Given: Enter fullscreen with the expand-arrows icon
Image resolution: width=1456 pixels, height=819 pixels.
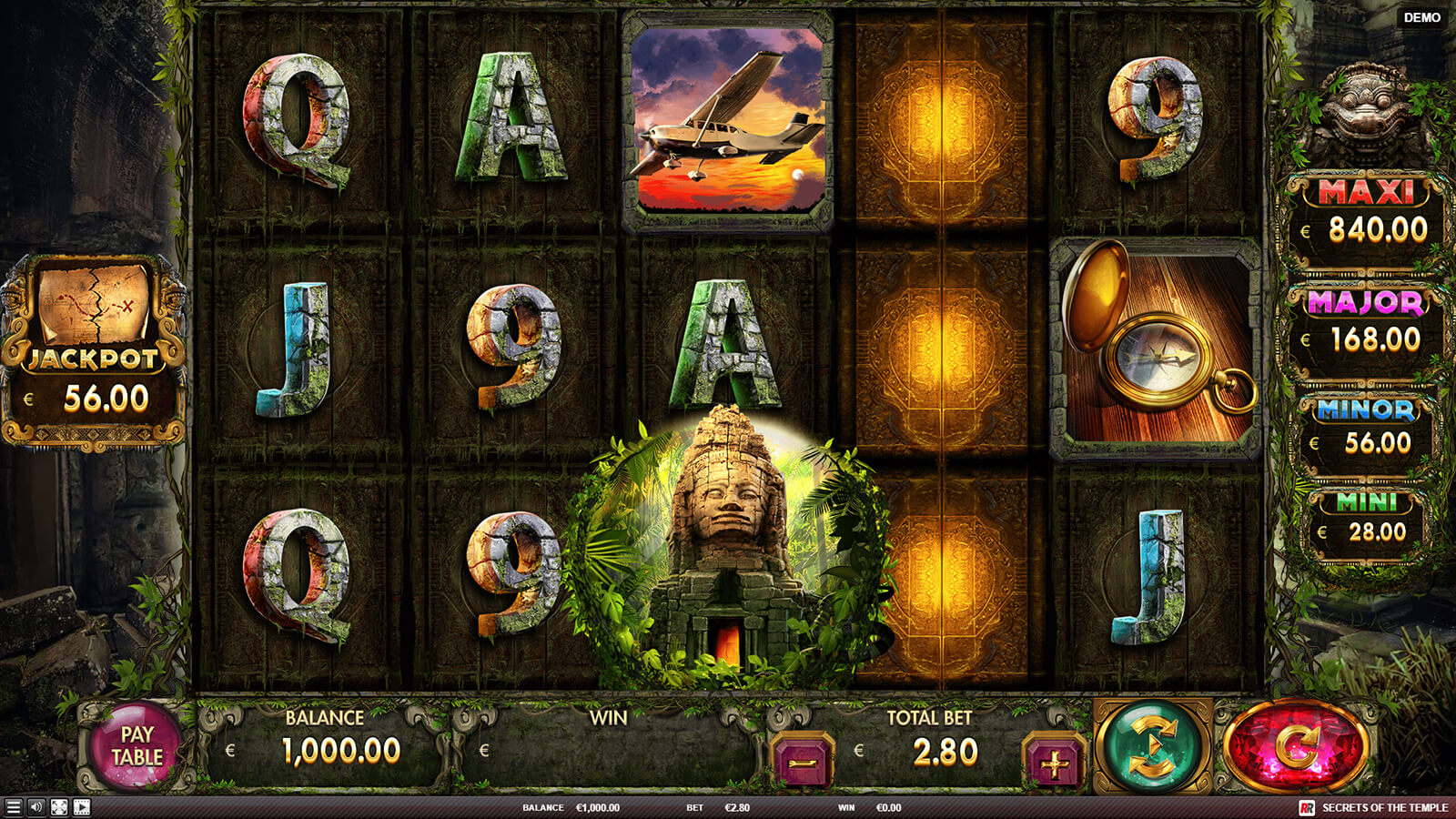Looking at the screenshot, I should (59, 807).
